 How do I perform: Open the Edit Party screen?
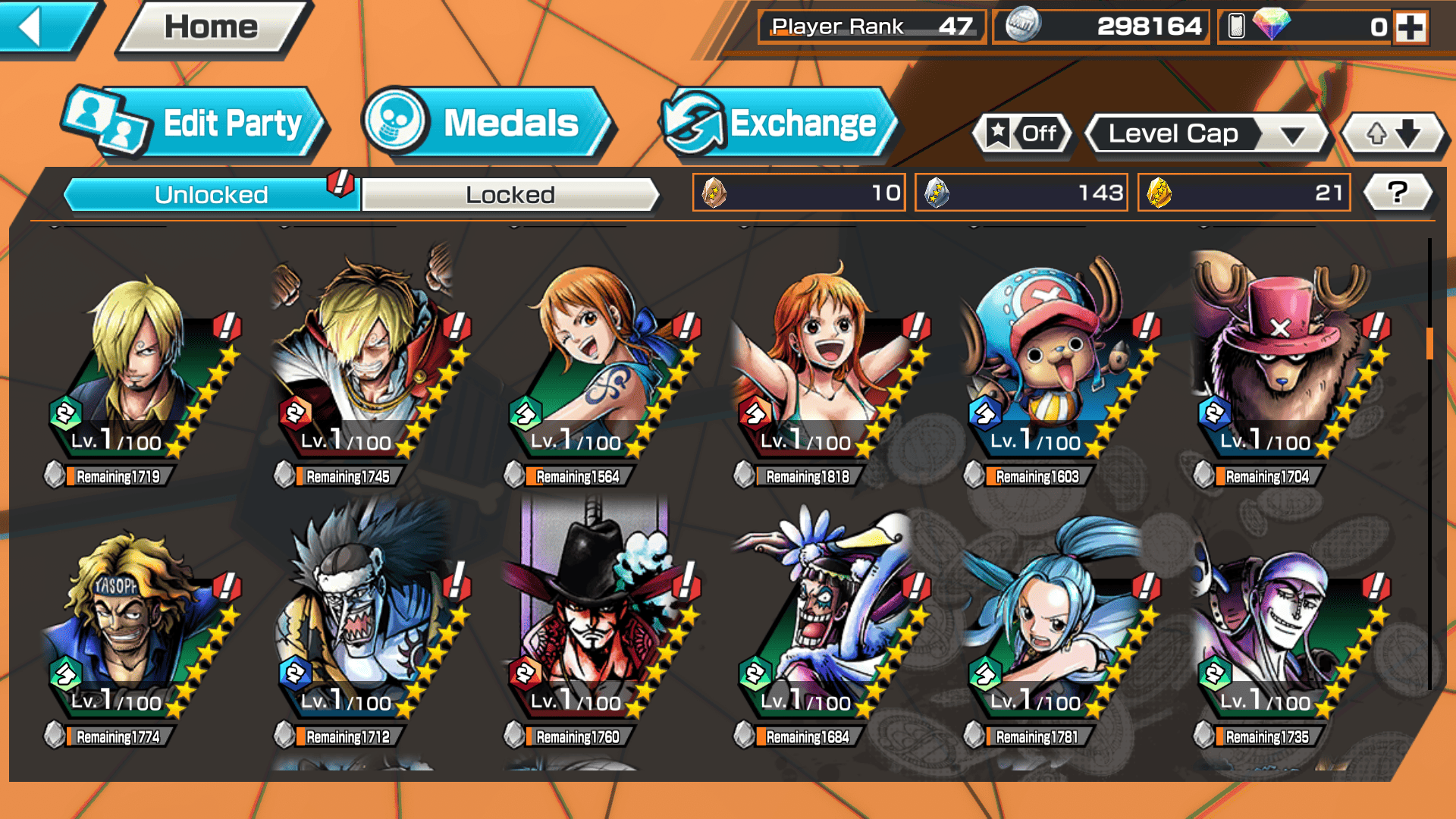pos(195,123)
